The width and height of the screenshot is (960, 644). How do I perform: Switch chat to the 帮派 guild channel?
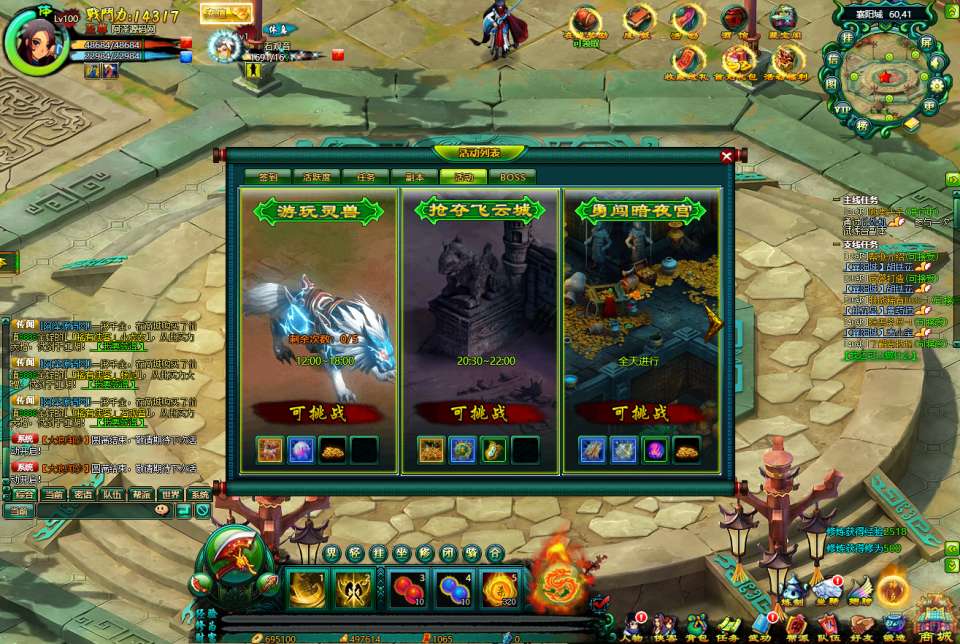tap(142, 494)
